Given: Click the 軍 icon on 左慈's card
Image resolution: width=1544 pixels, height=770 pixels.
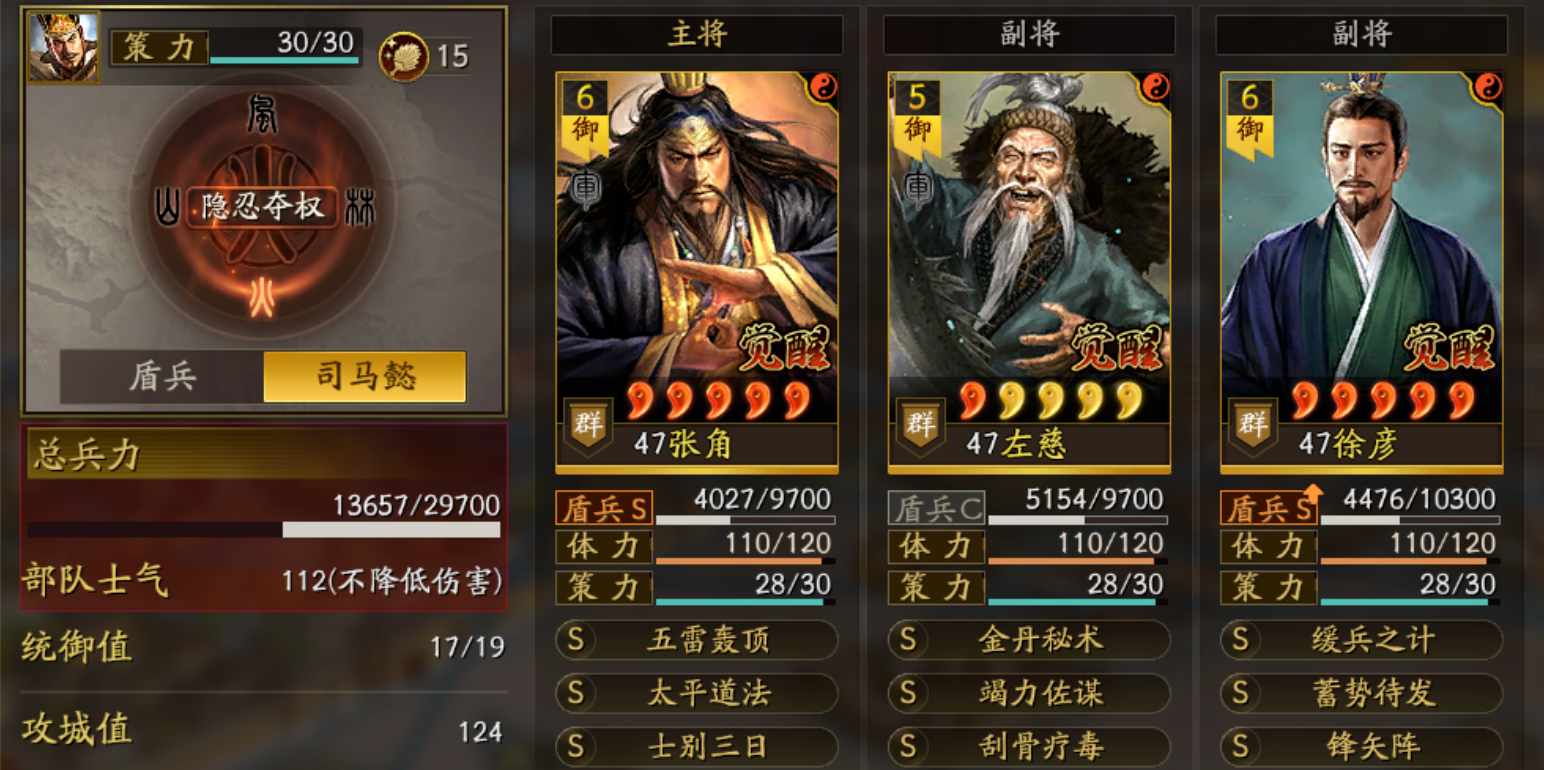Looking at the screenshot, I should (917, 186).
